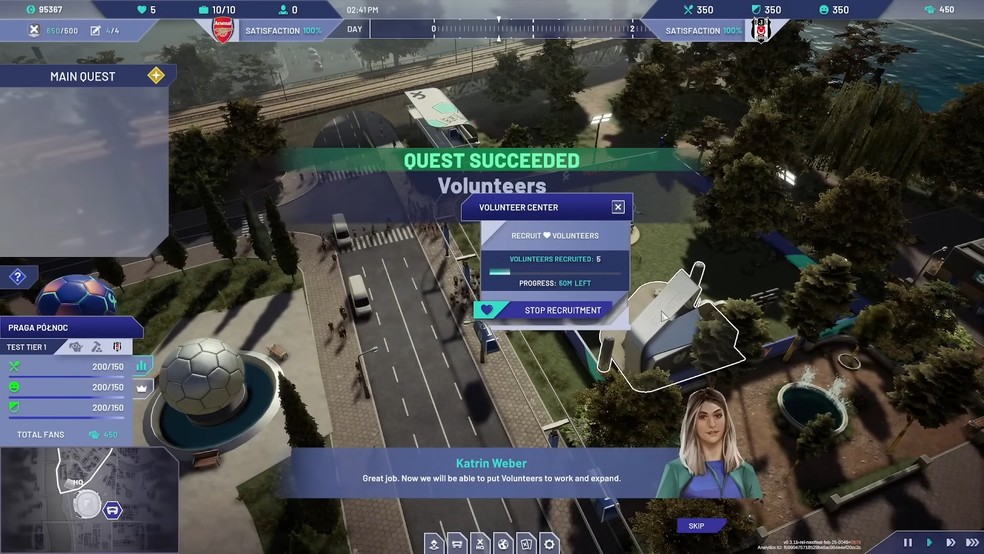Screen dimensions: 984x554
Task: Close the Volunteer Center panel
Action: tap(618, 207)
